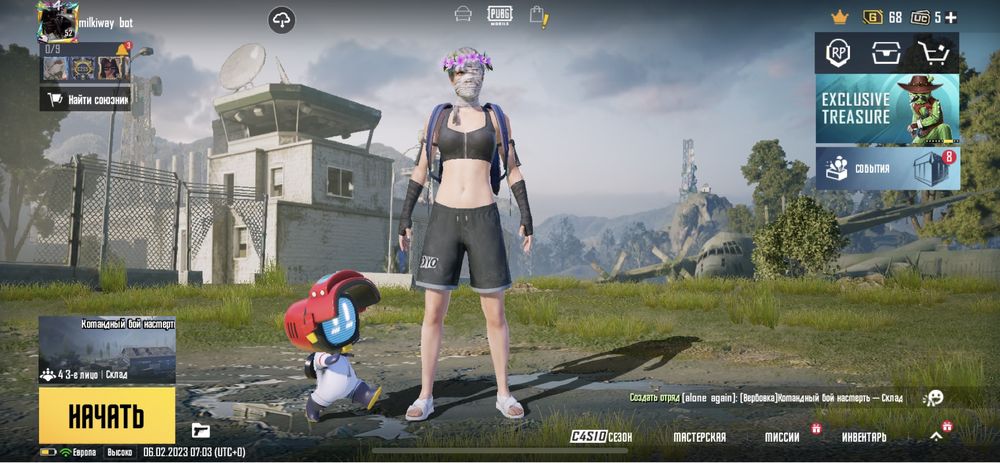Open the crown rank icon
This screenshot has height=463, width=1000.
tap(840, 17)
